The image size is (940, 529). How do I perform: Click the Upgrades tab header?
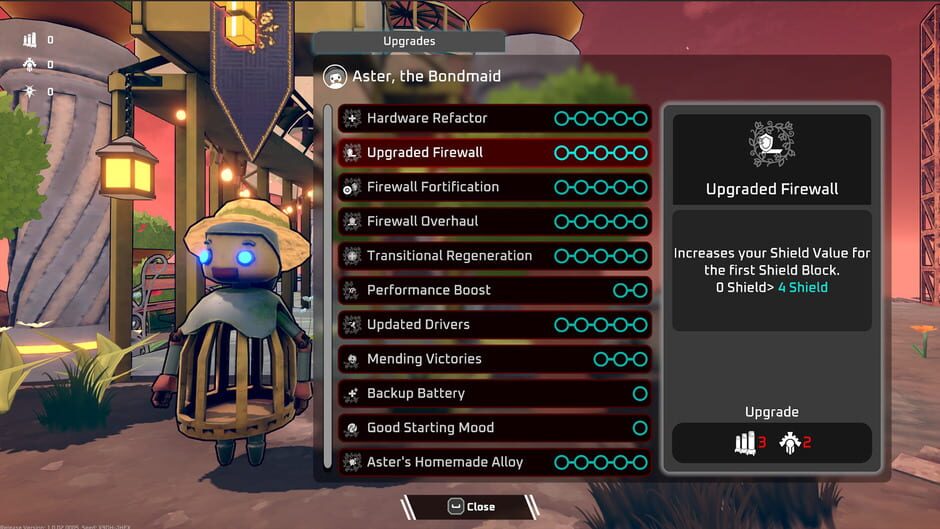409,42
